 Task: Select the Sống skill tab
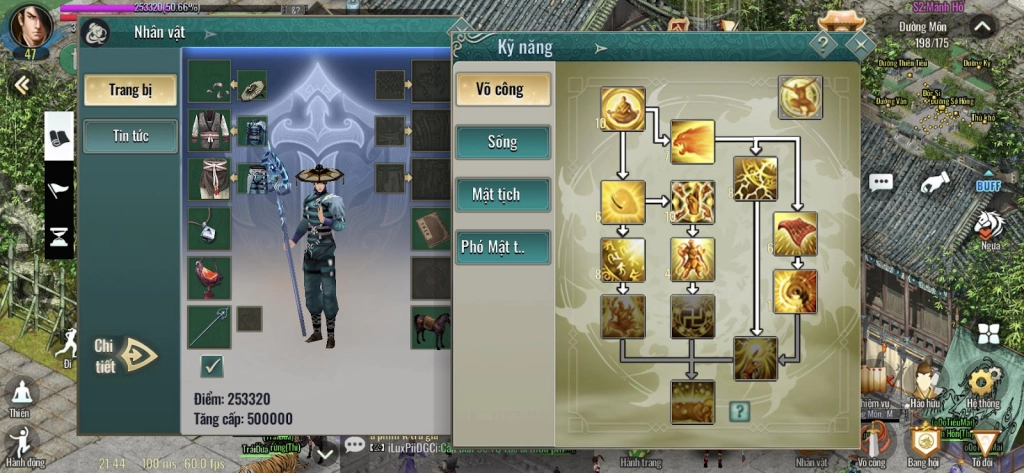click(x=503, y=142)
